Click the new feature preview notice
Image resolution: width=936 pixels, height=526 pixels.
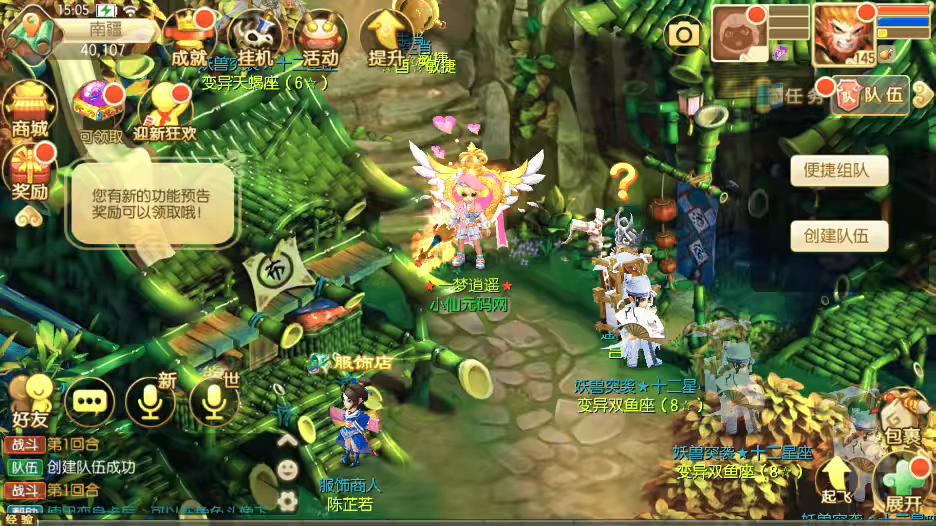tap(154, 204)
